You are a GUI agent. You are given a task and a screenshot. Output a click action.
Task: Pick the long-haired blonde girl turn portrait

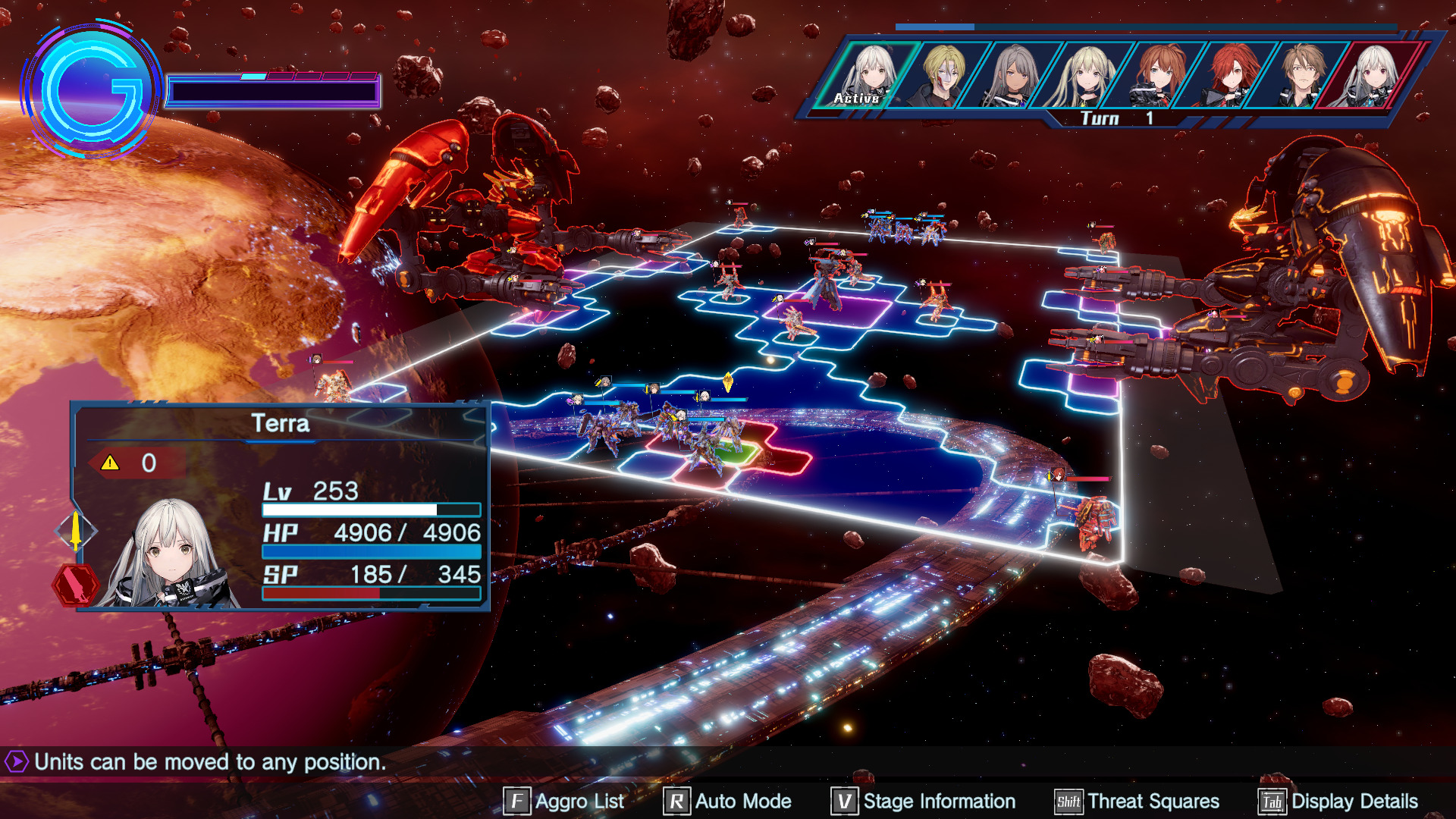pos(1086,76)
